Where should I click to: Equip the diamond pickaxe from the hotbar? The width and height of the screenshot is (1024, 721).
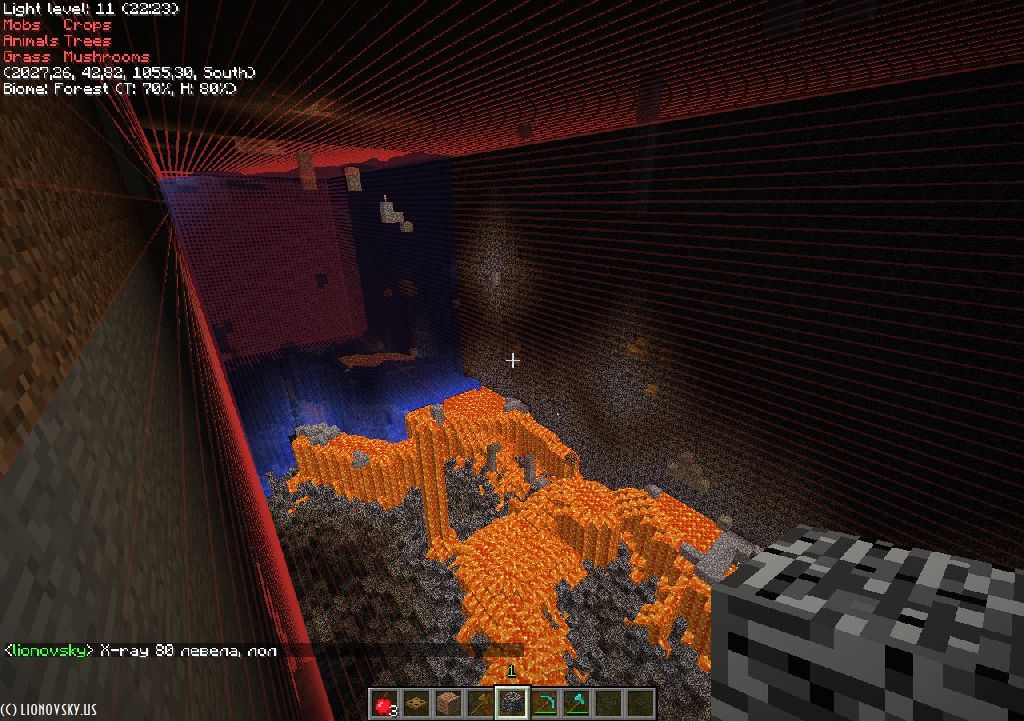point(543,703)
